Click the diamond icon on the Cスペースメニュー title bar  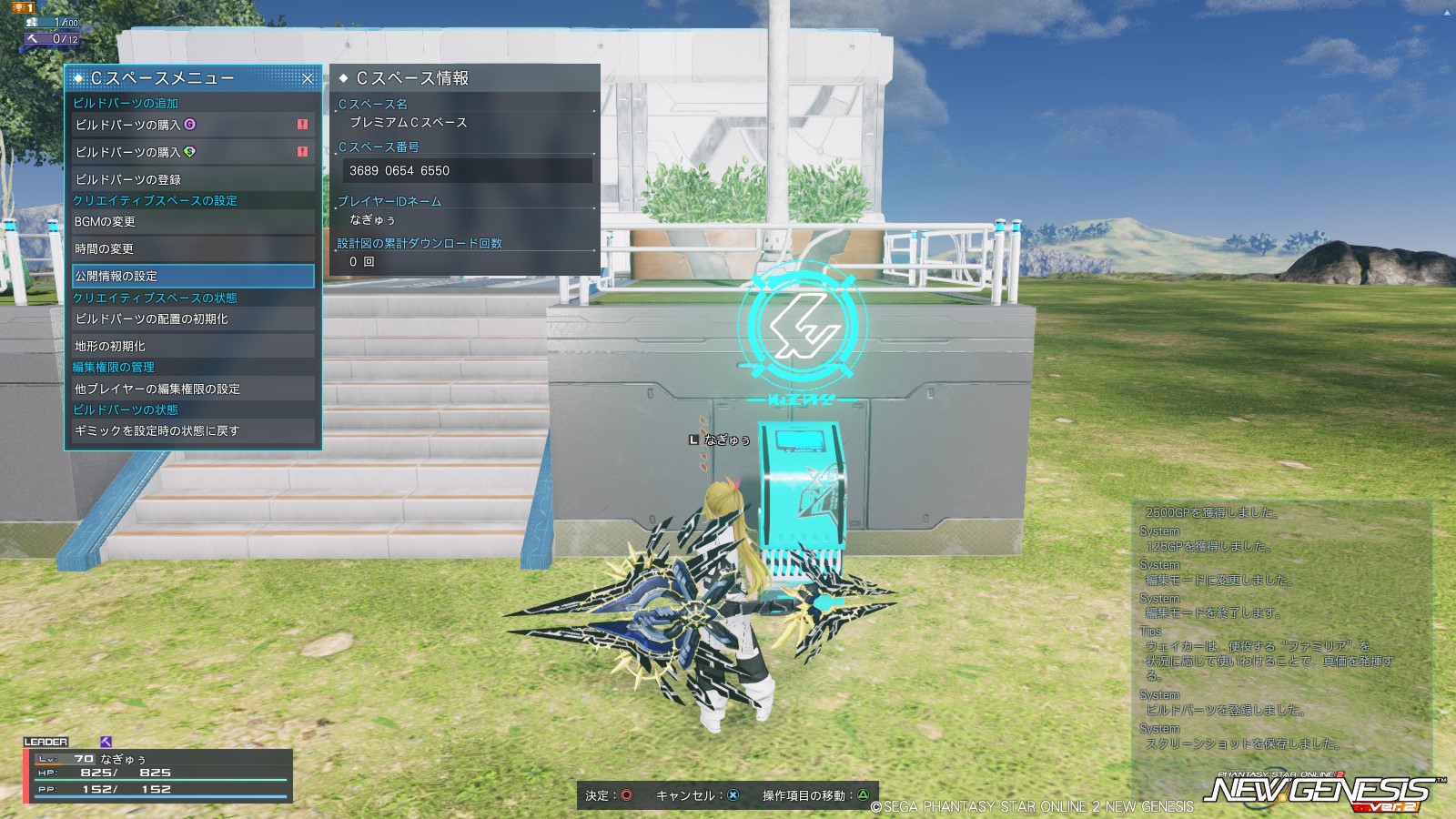coord(77,78)
